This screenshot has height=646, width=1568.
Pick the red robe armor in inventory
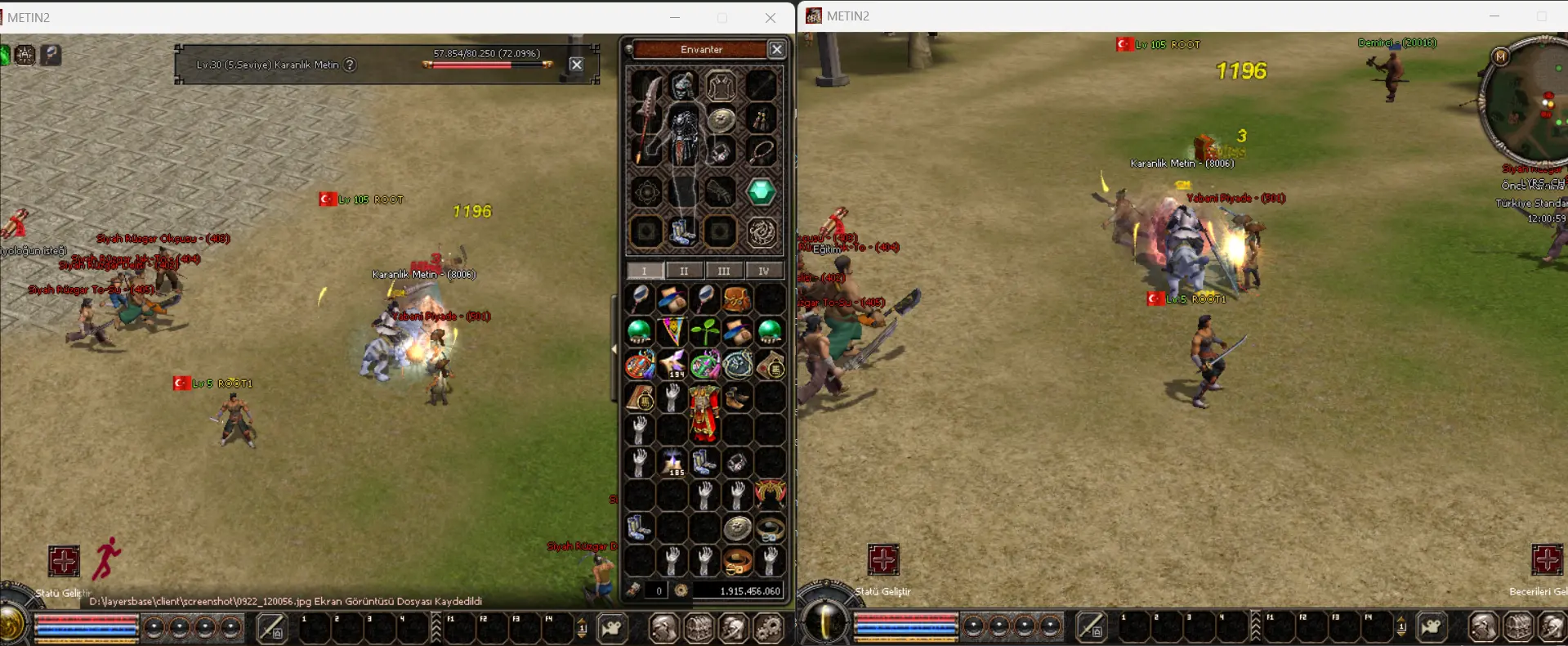[704, 413]
